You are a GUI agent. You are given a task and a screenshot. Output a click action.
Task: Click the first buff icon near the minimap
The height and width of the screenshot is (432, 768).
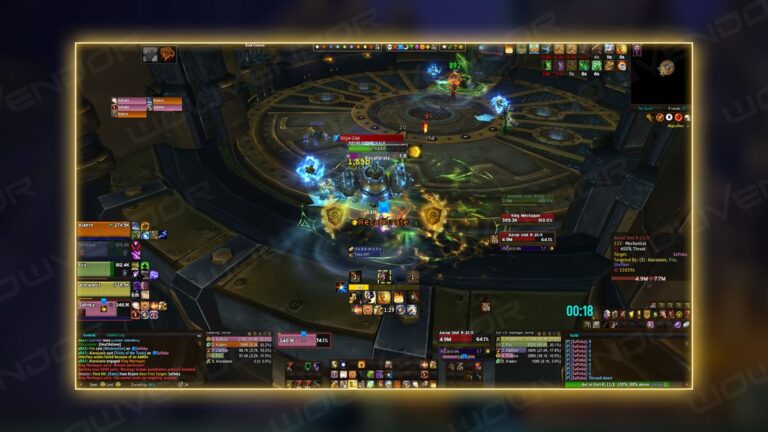[509, 49]
